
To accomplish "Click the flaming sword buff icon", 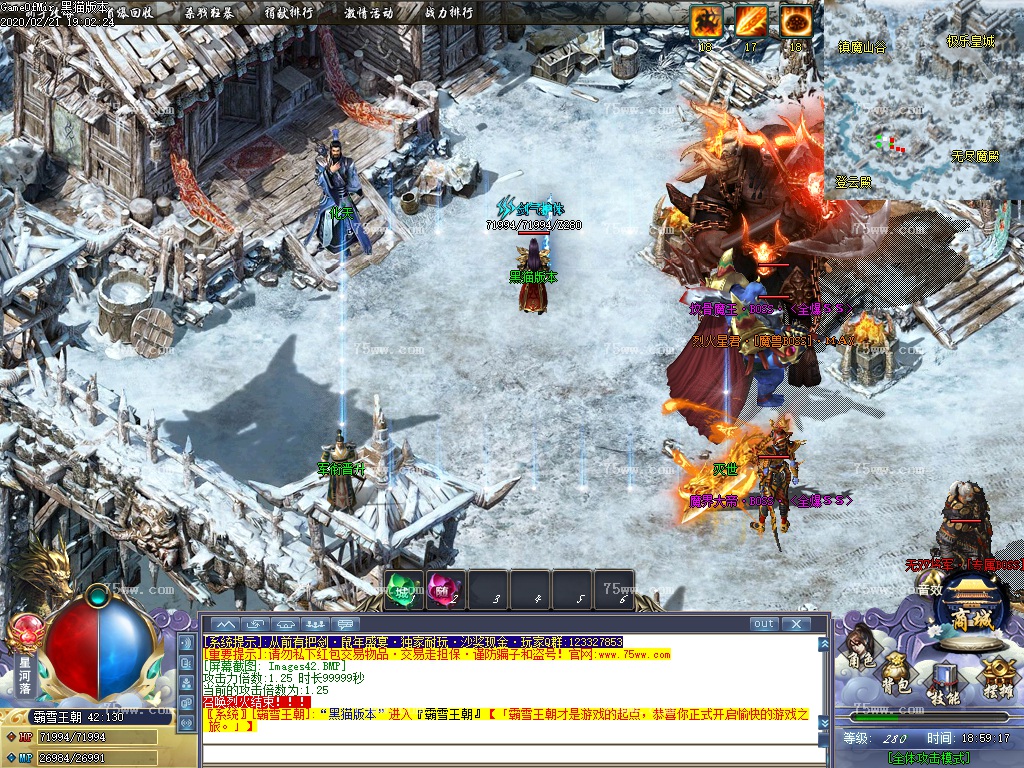I will click(x=751, y=21).
